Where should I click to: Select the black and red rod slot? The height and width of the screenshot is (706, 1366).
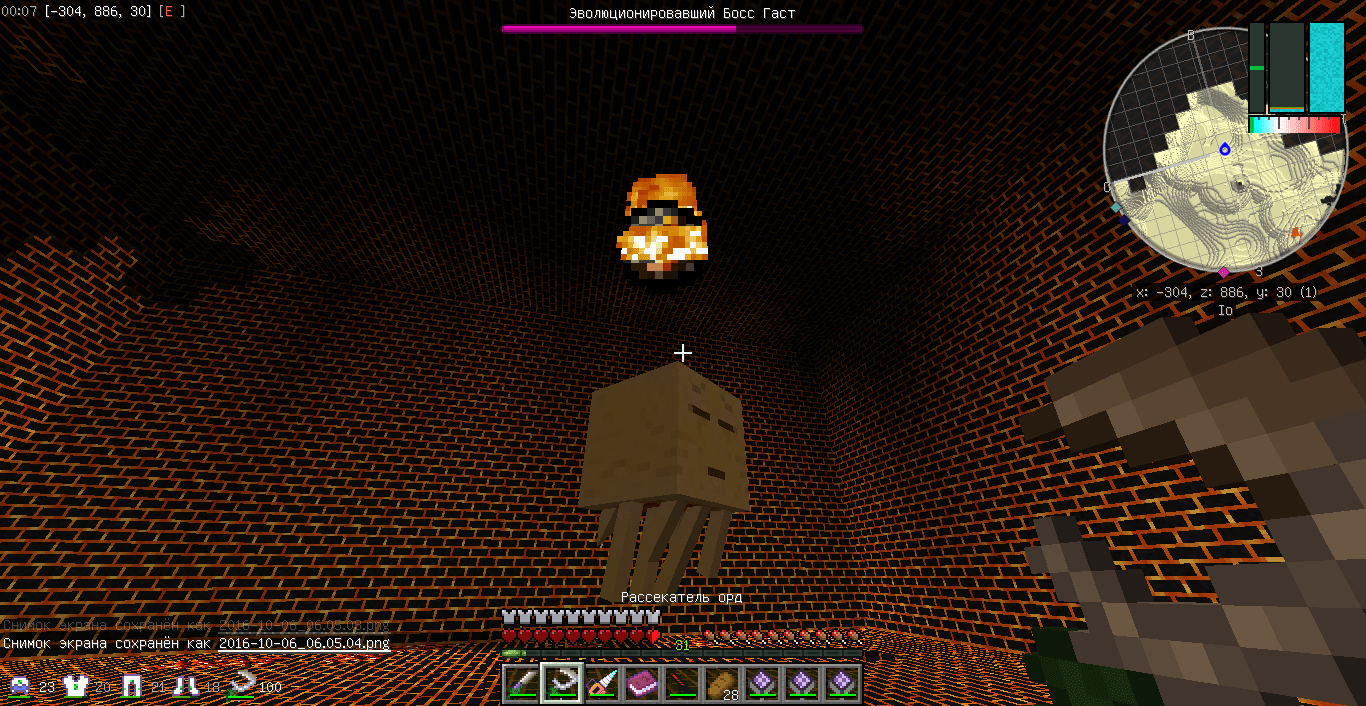pyautogui.click(x=682, y=684)
